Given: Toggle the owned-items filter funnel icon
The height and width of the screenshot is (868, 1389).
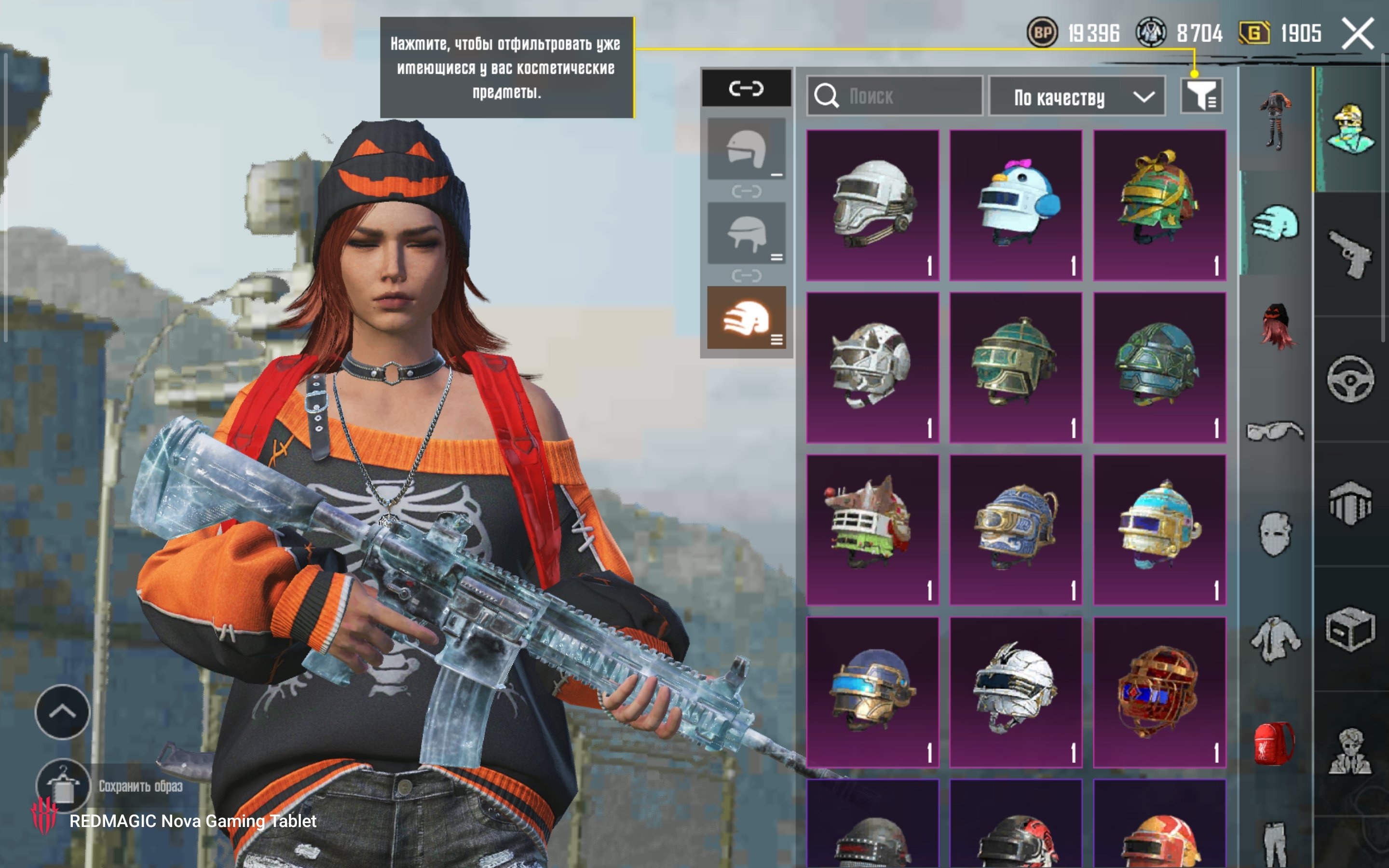Looking at the screenshot, I should (x=1201, y=95).
